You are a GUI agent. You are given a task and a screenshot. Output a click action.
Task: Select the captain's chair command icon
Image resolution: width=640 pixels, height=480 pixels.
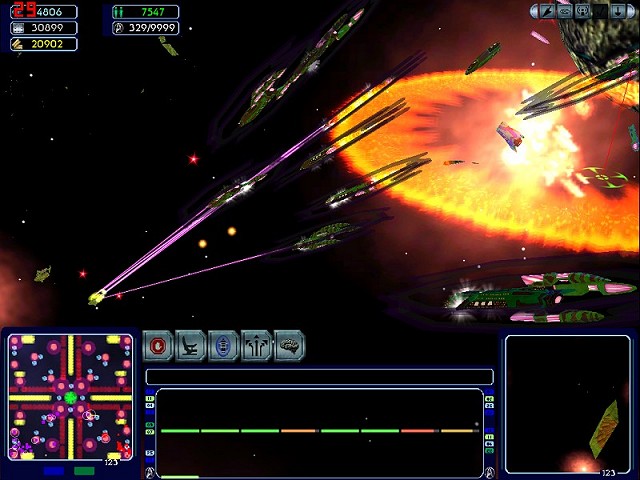(191, 346)
